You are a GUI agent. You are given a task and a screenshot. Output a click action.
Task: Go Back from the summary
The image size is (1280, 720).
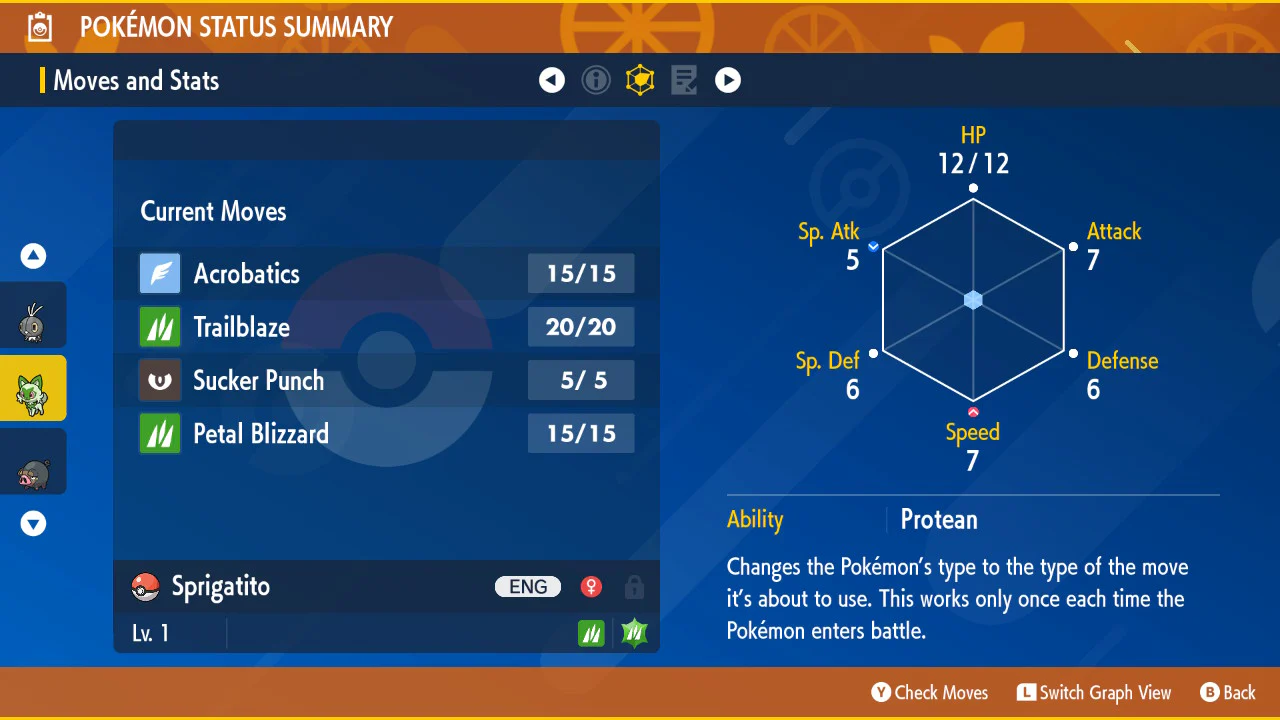pyautogui.click(x=1228, y=692)
